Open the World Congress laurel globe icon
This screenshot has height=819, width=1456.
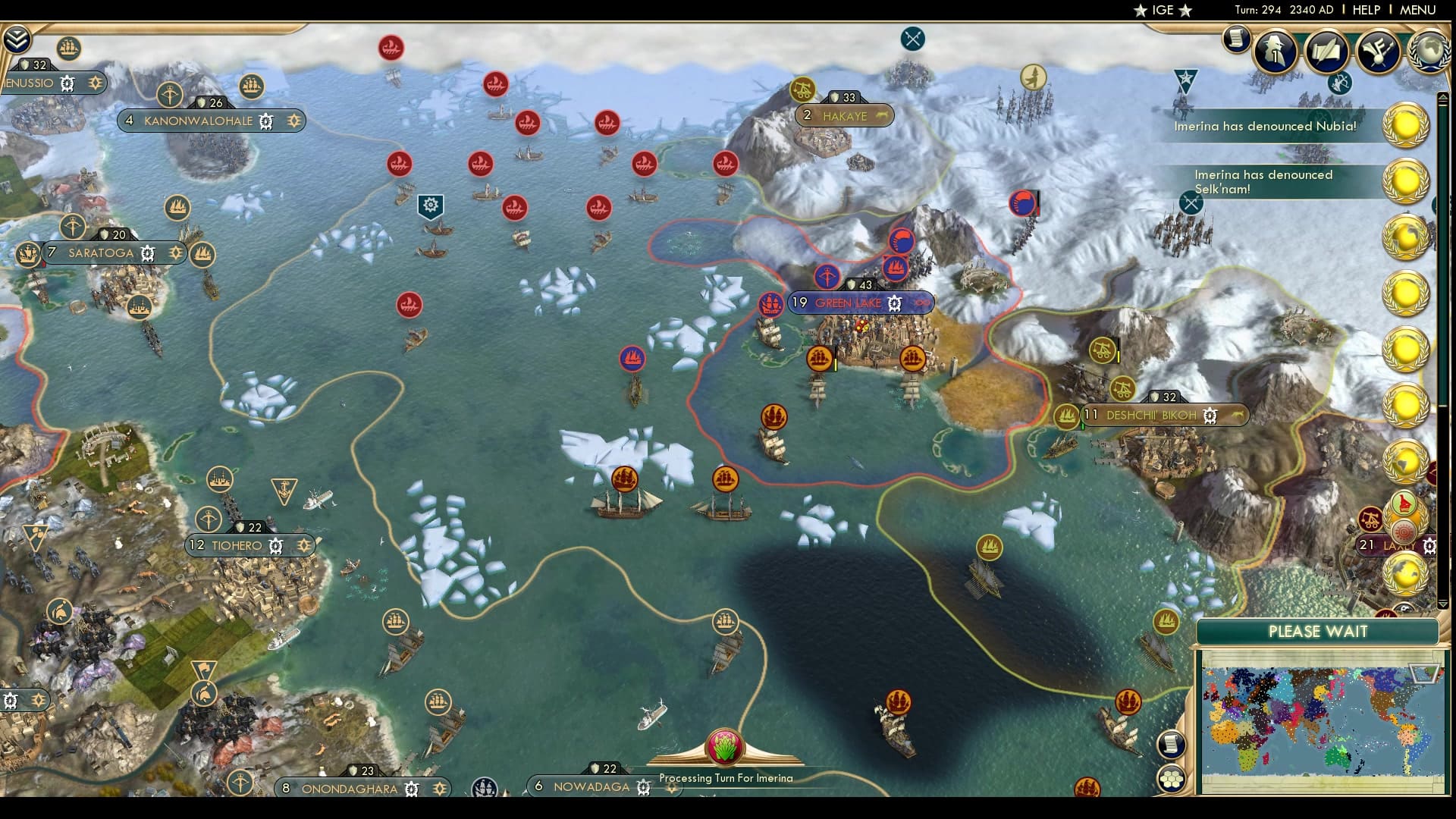[1429, 50]
